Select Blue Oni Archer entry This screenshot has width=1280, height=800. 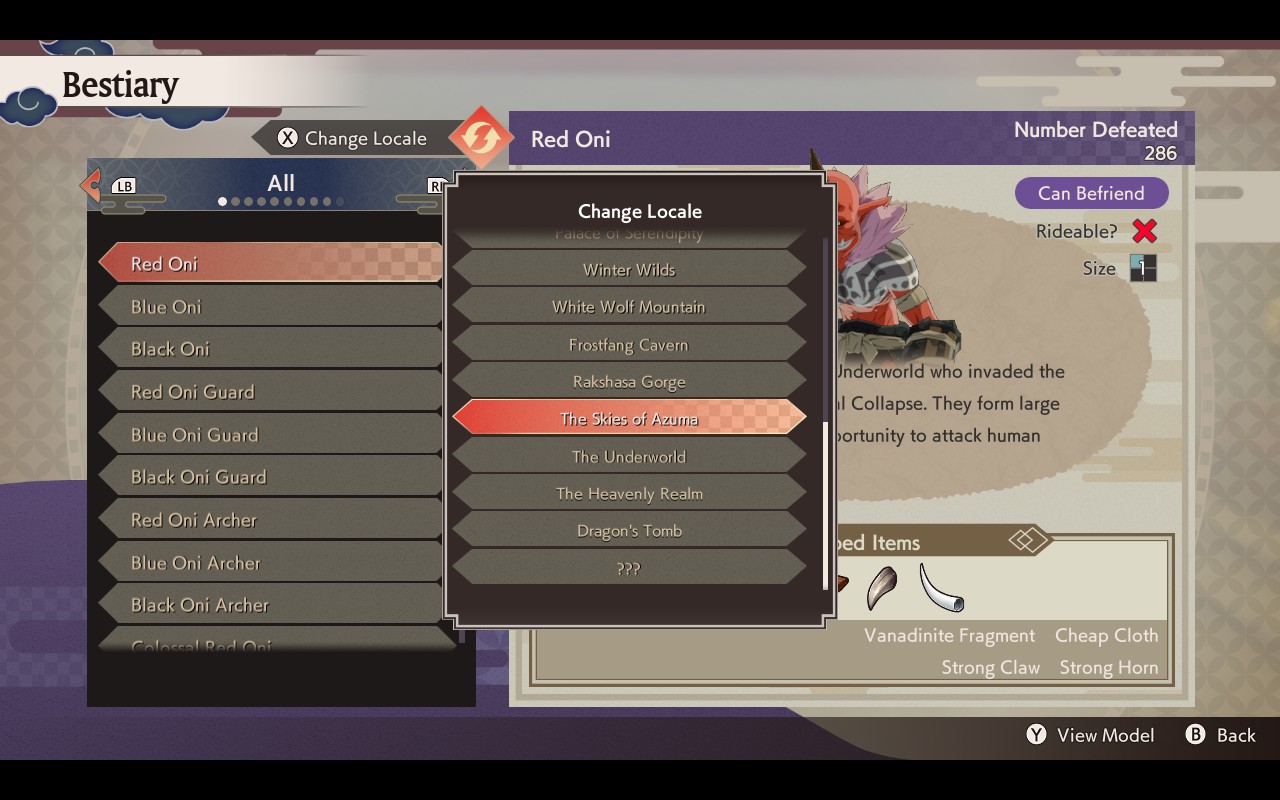[270, 563]
